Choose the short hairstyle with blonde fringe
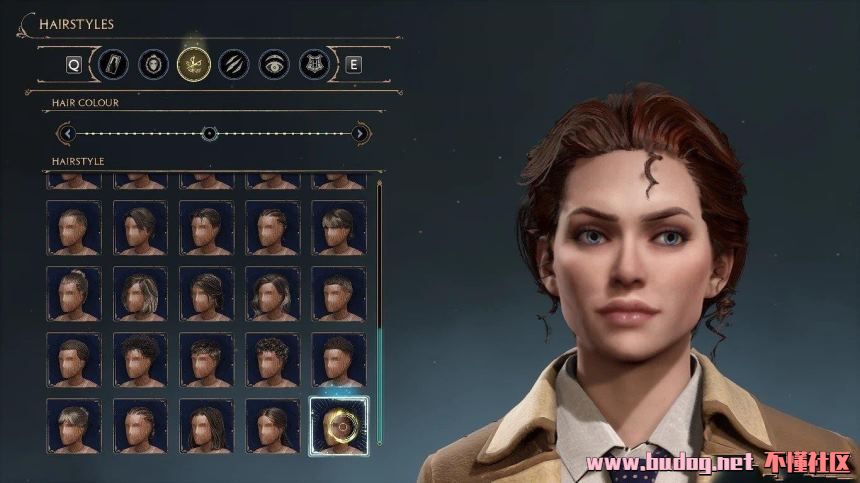The height and width of the screenshot is (483, 860). 74,426
